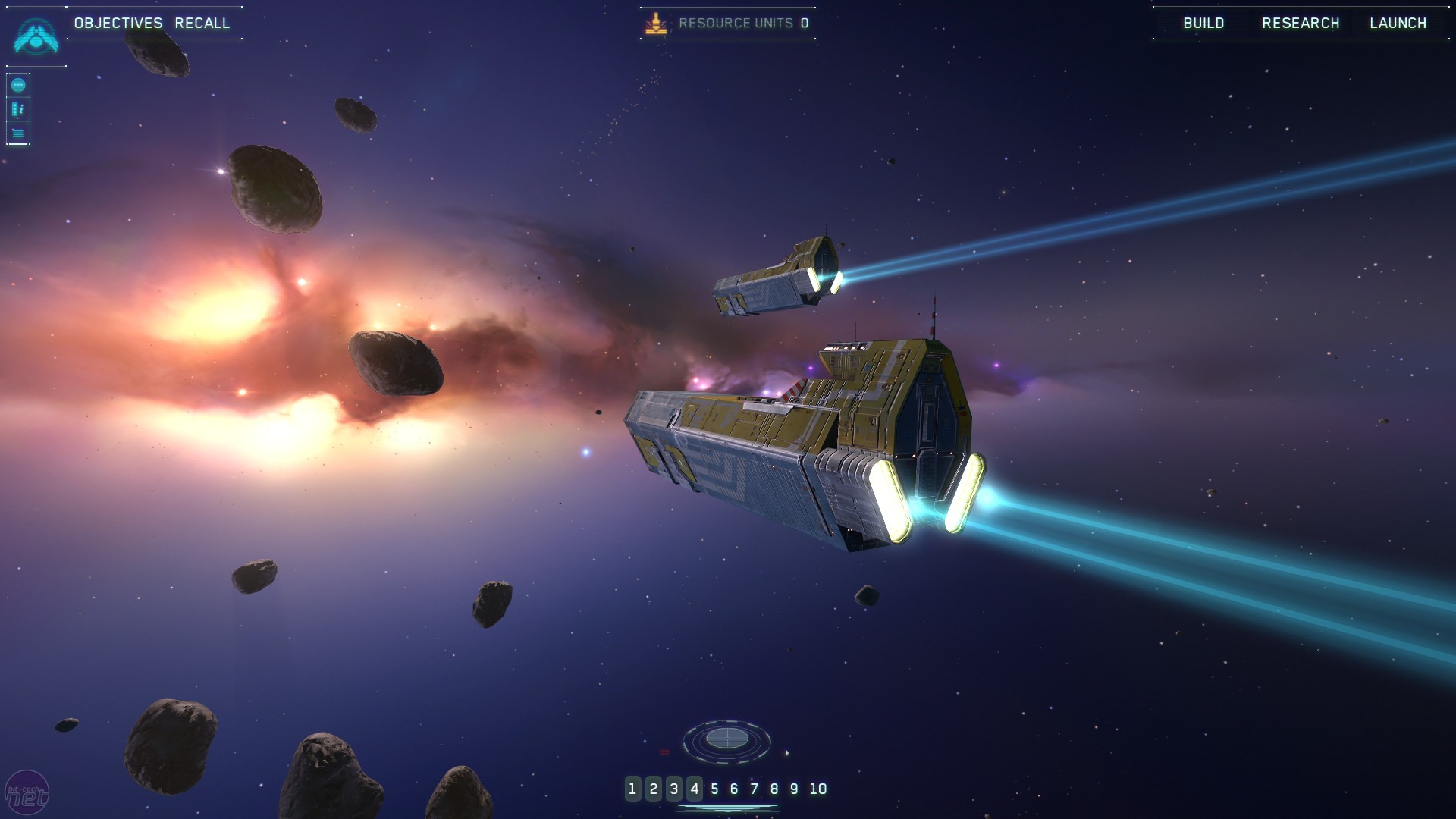Choose control group 10
The height and width of the screenshot is (819, 1456).
(x=817, y=789)
